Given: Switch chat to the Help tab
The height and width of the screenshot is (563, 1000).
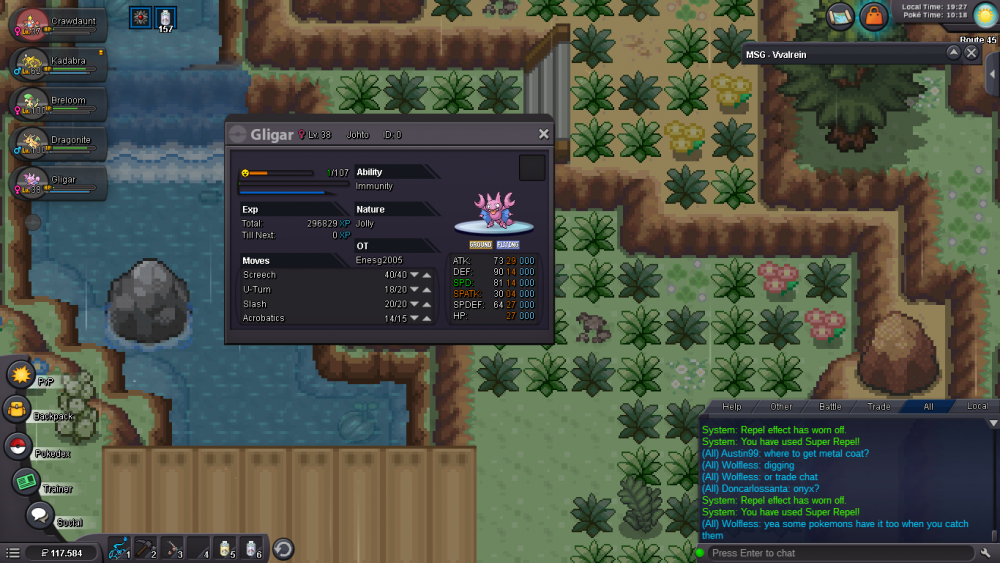Looking at the screenshot, I should (x=732, y=407).
